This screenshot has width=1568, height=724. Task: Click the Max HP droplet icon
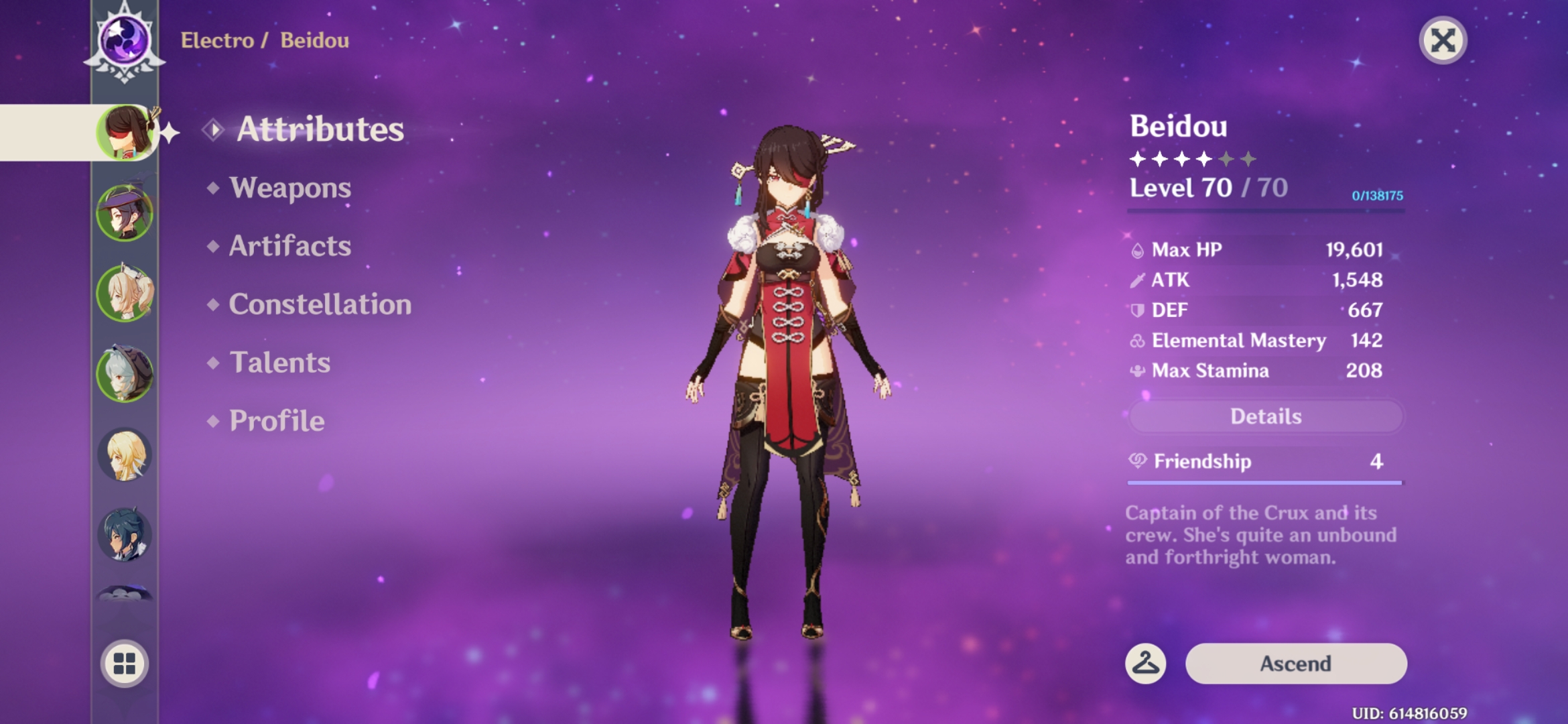click(1137, 249)
